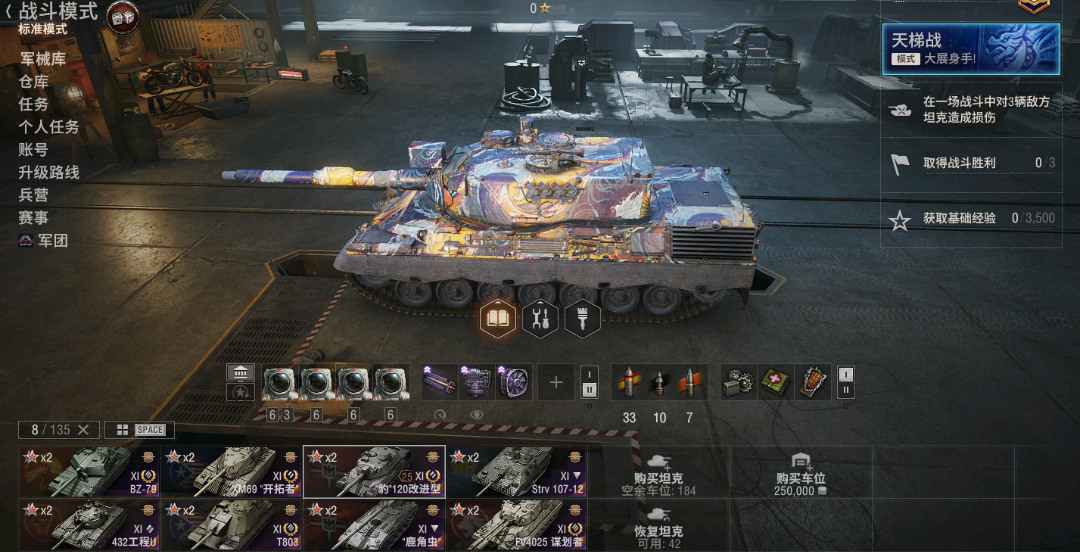Open the 升级路线 tech tree
This screenshot has width=1080, height=552.
pos(48,172)
